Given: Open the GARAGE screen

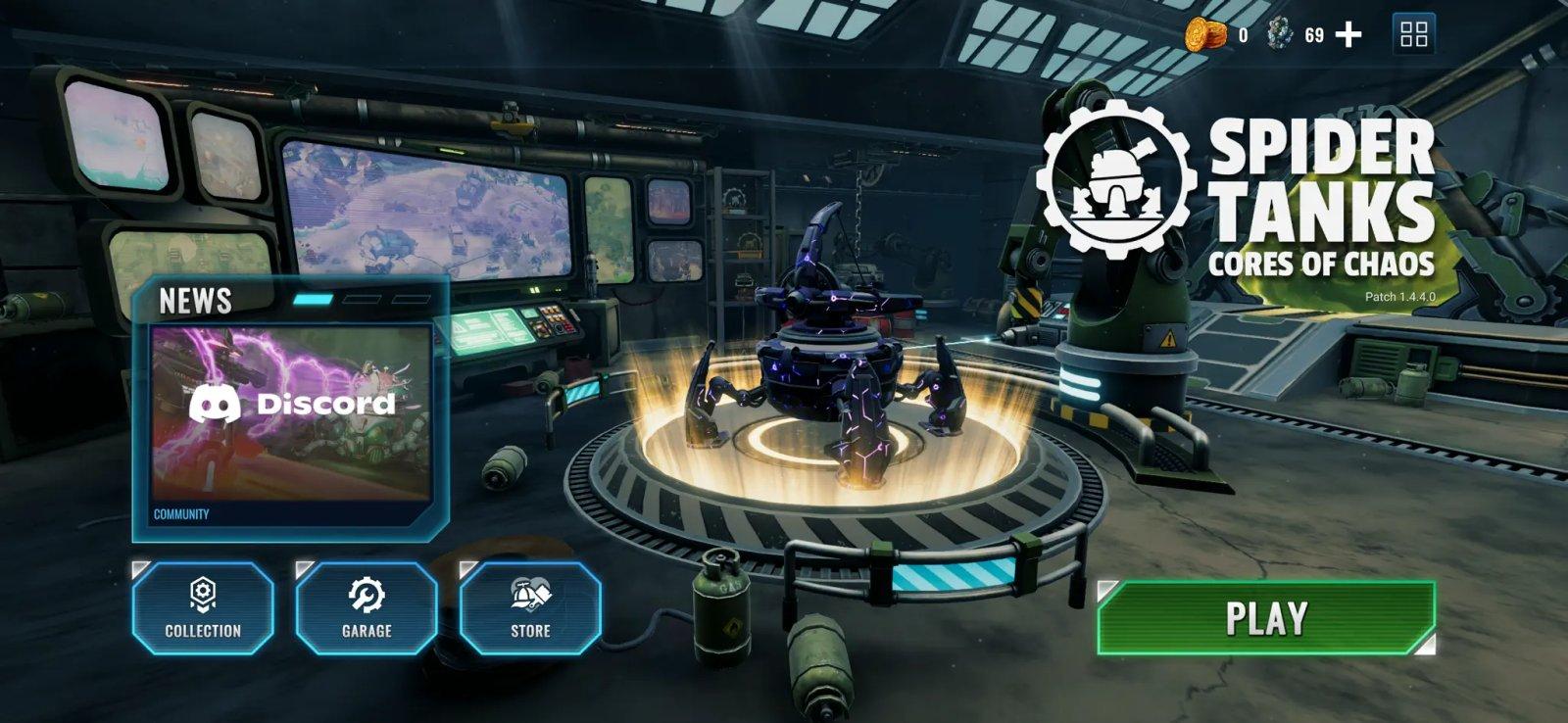Looking at the screenshot, I should (366, 607).
